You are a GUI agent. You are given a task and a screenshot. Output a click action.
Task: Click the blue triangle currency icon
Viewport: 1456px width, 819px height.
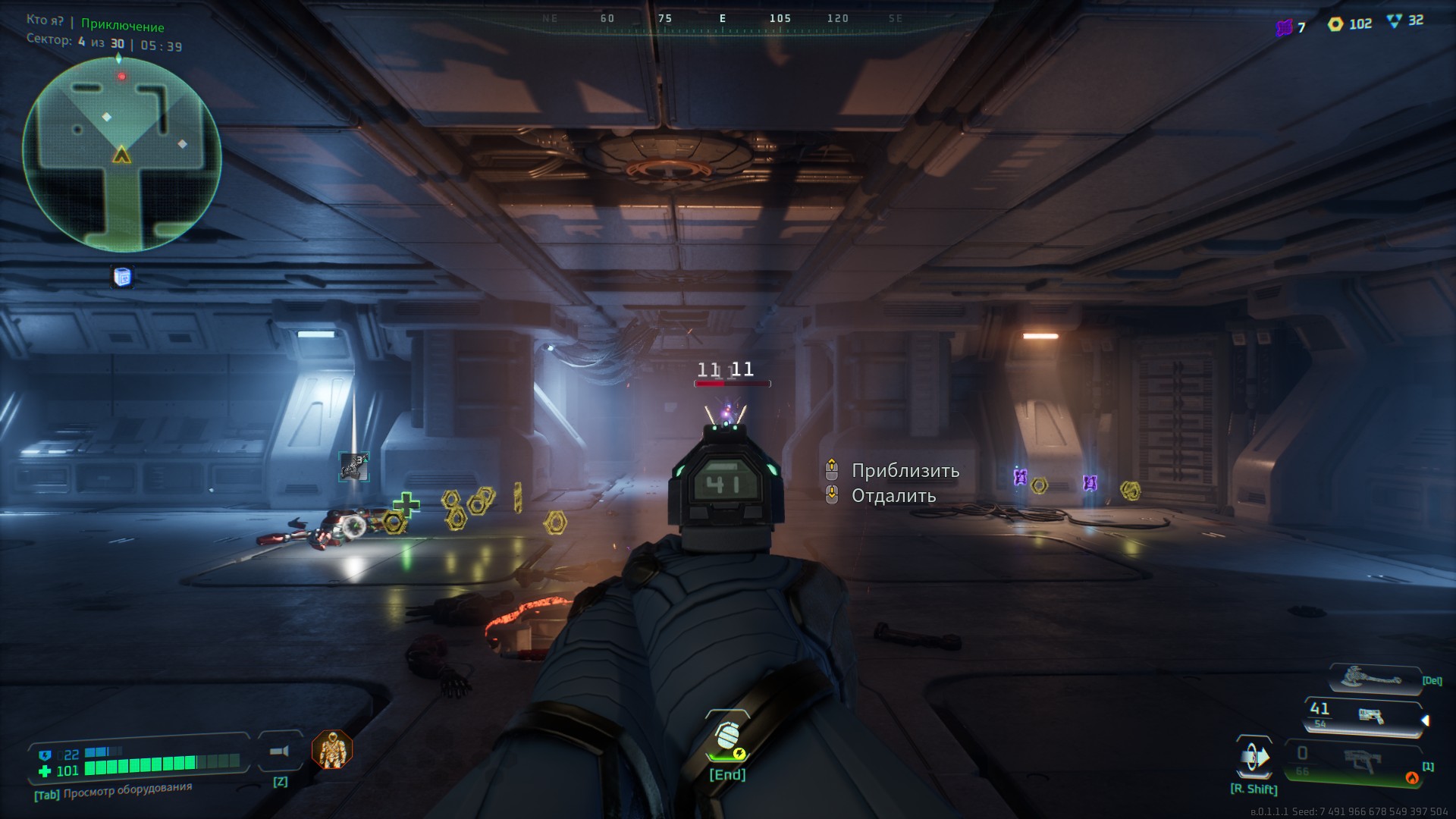point(1394,21)
